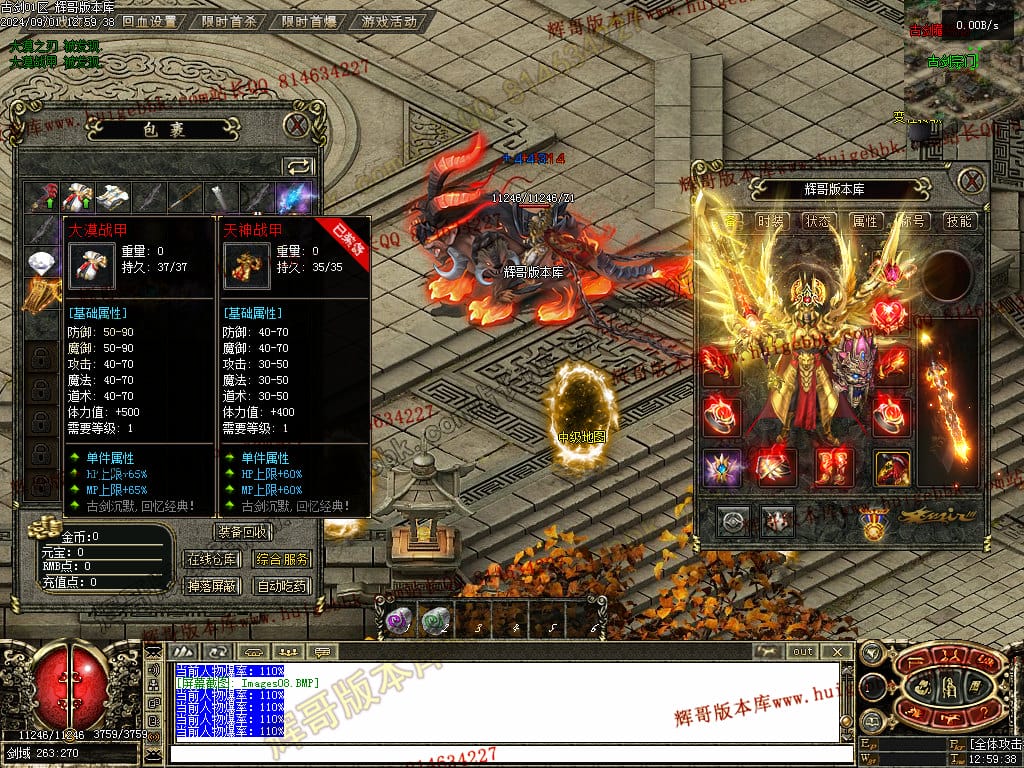
Task: Open the 限时首杀 menu
Action: 228,21
